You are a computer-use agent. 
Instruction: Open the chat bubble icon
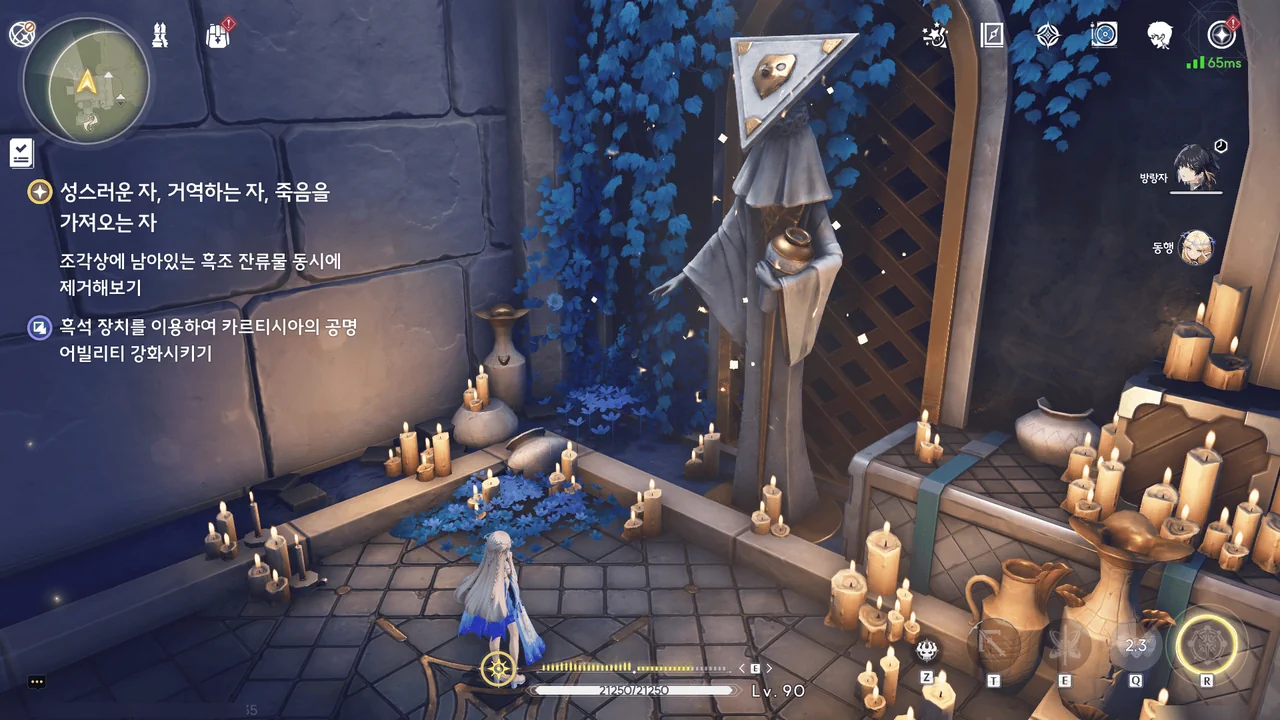tap(37, 682)
